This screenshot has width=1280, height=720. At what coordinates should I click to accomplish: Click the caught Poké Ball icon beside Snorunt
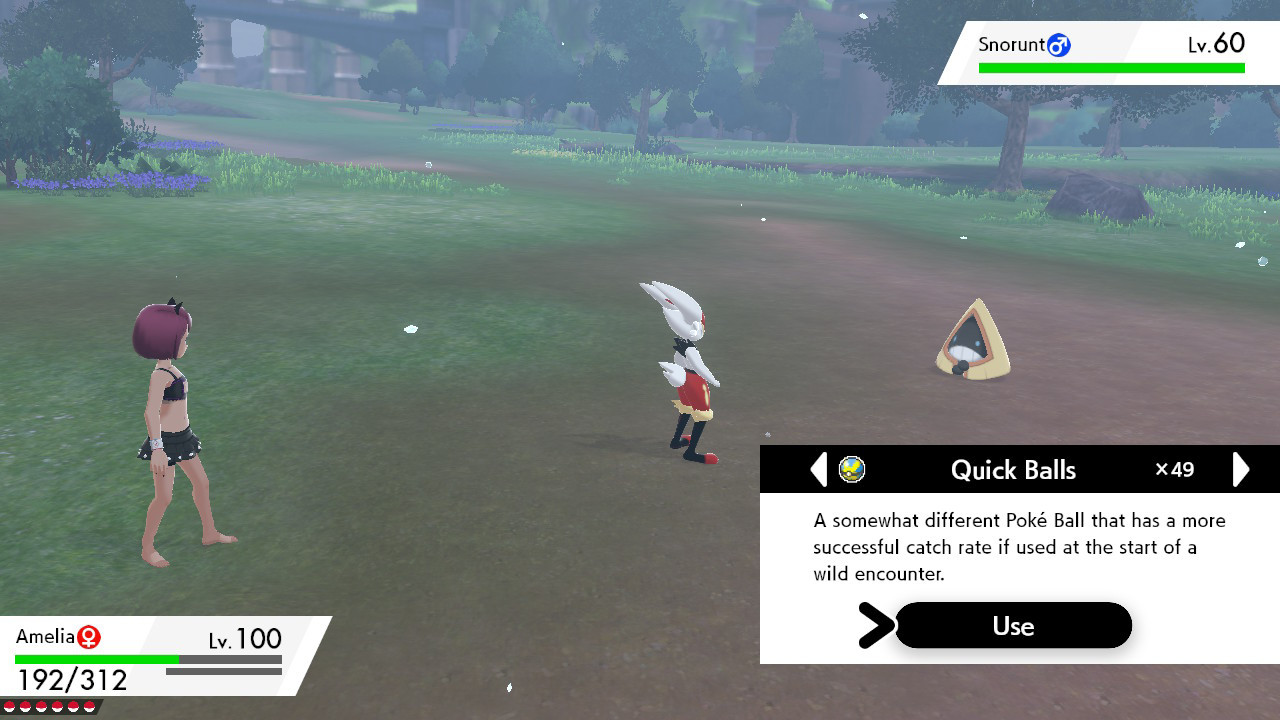click(1058, 45)
